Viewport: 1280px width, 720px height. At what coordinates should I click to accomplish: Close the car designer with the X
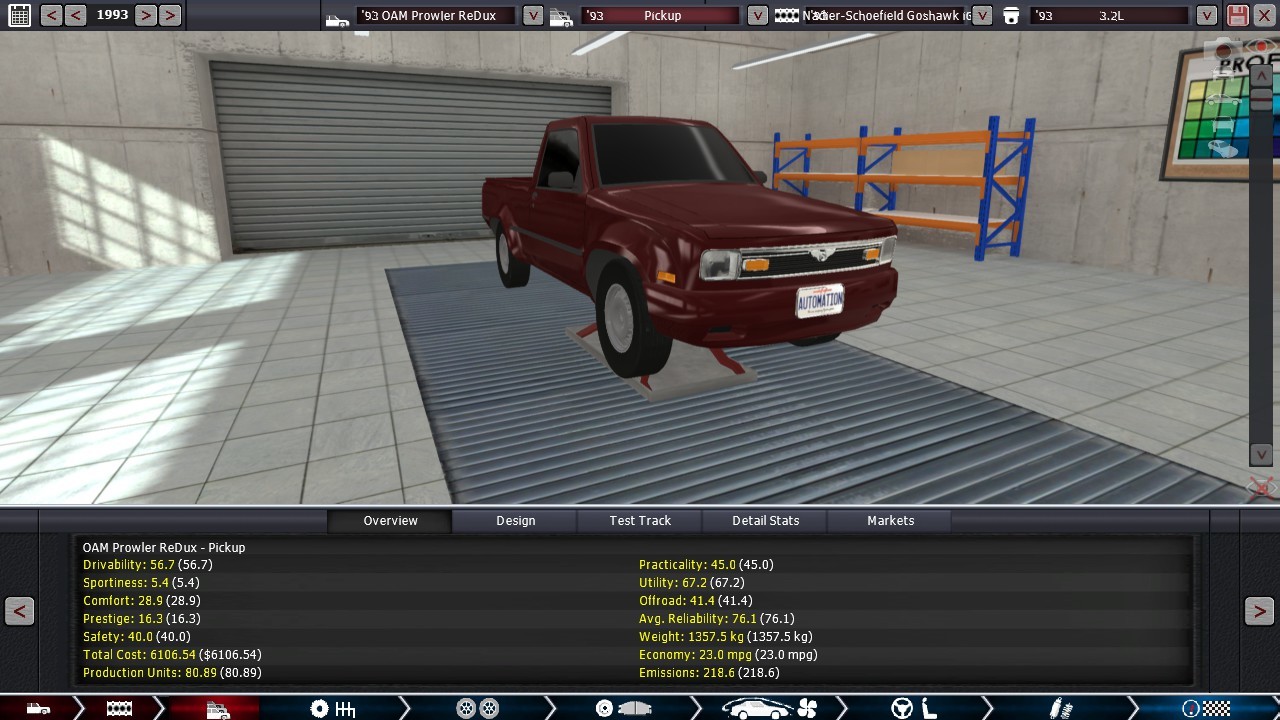coord(1264,15)
